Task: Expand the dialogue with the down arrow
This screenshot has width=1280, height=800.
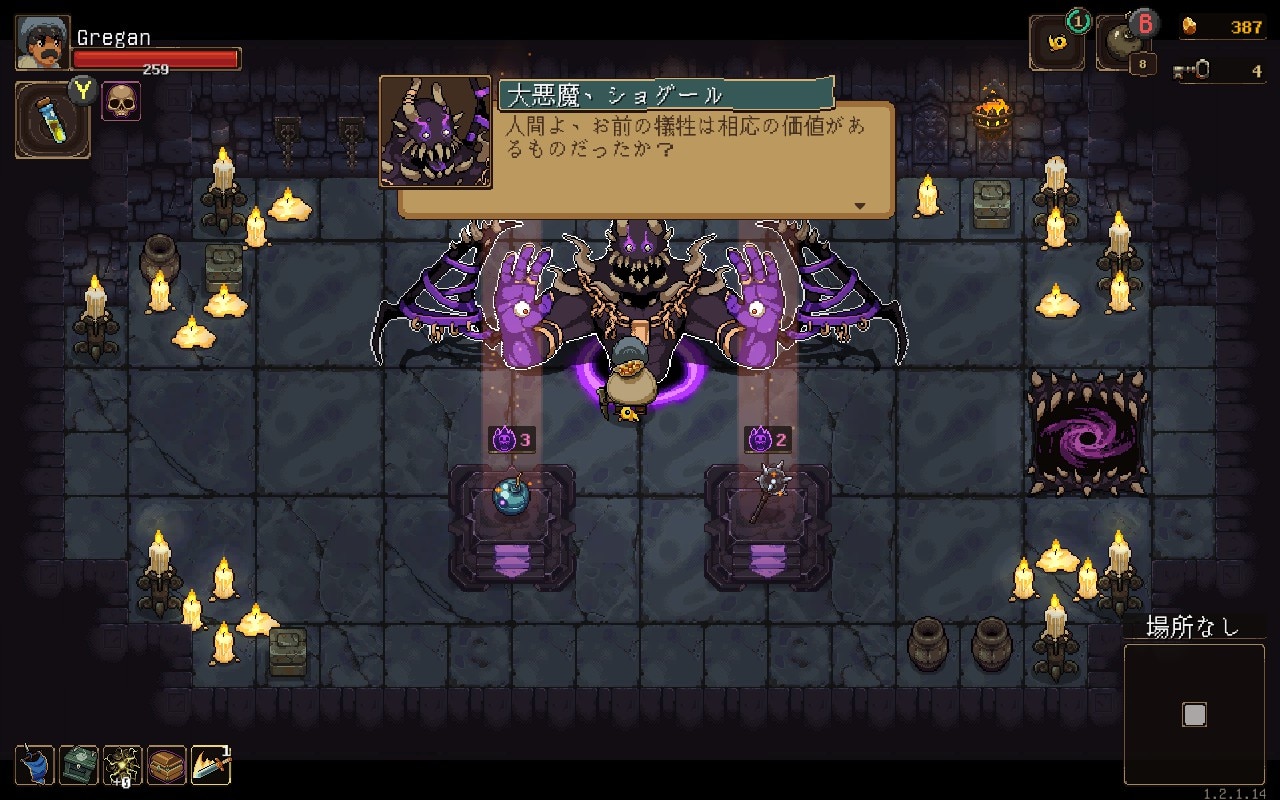Action: 858,204
